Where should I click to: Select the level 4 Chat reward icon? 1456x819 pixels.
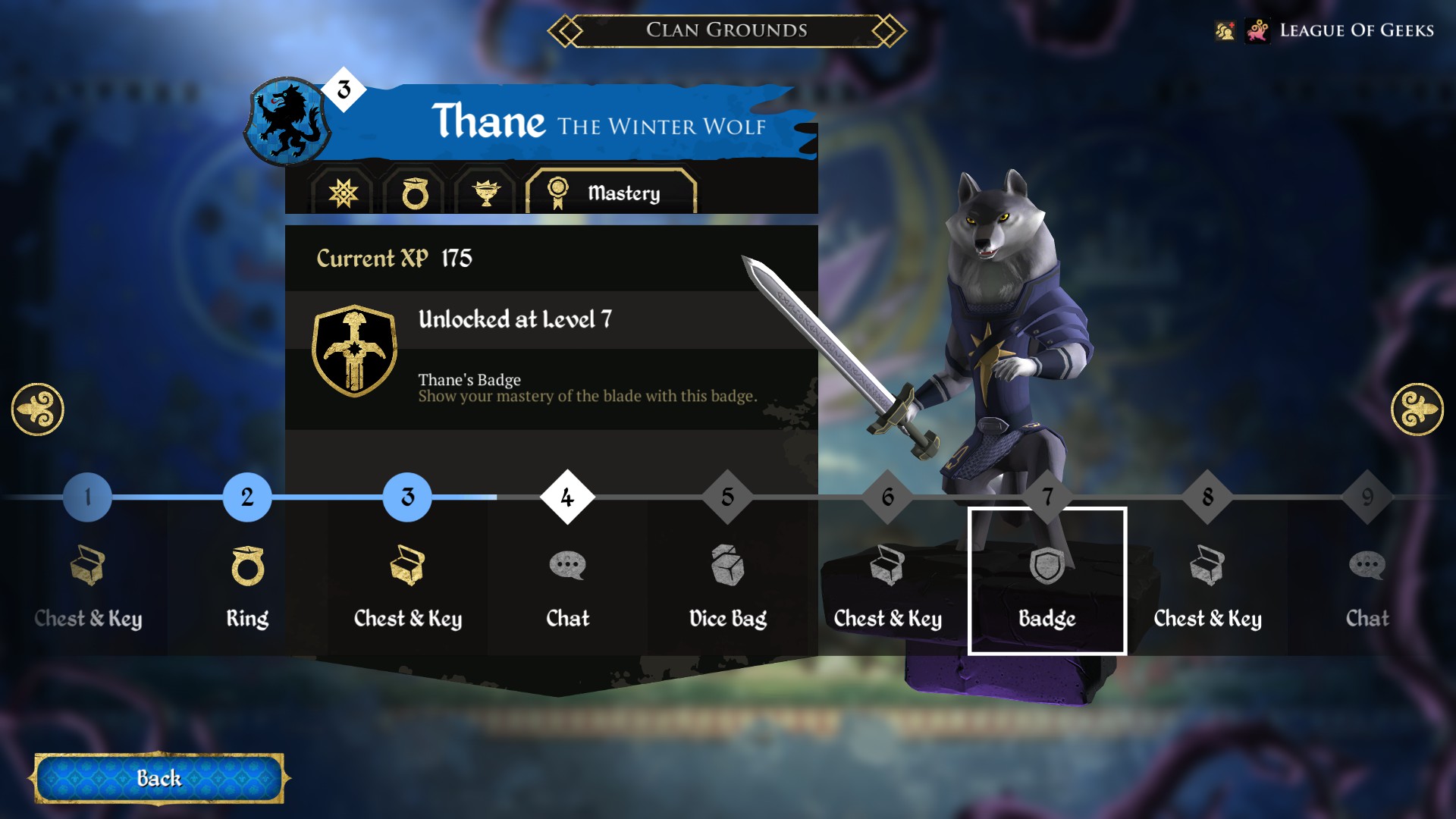[x=566, y=566]
